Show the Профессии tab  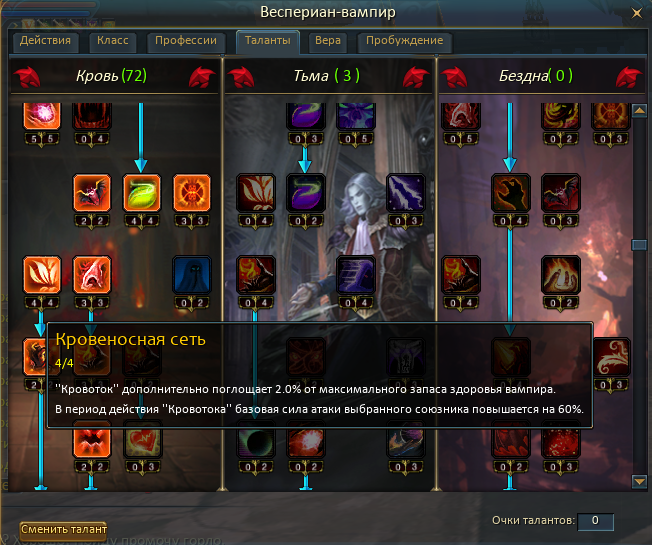coord(186,42)
